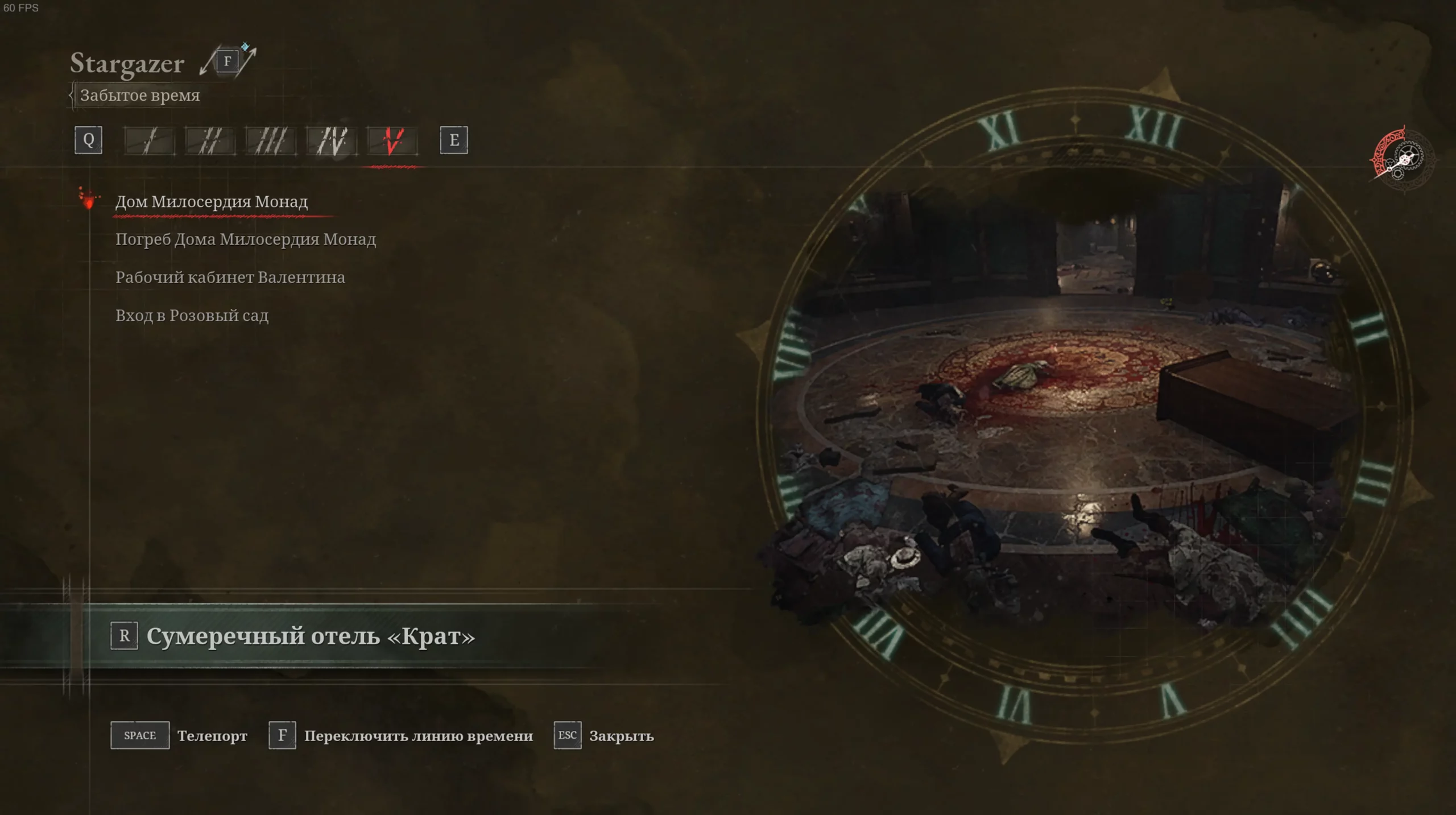Switch to chapter III tab

(271, 140)
